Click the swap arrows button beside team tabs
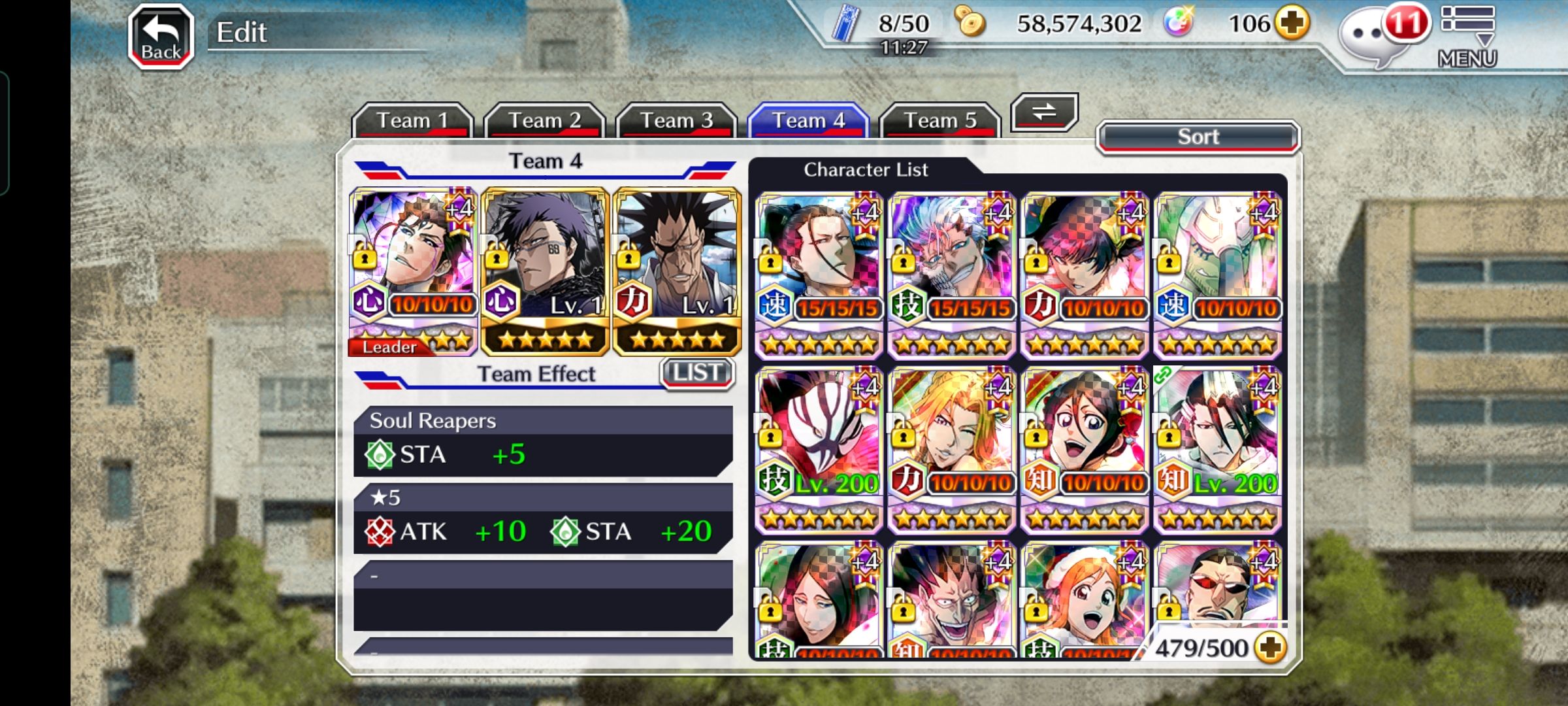 (1043, 112)
